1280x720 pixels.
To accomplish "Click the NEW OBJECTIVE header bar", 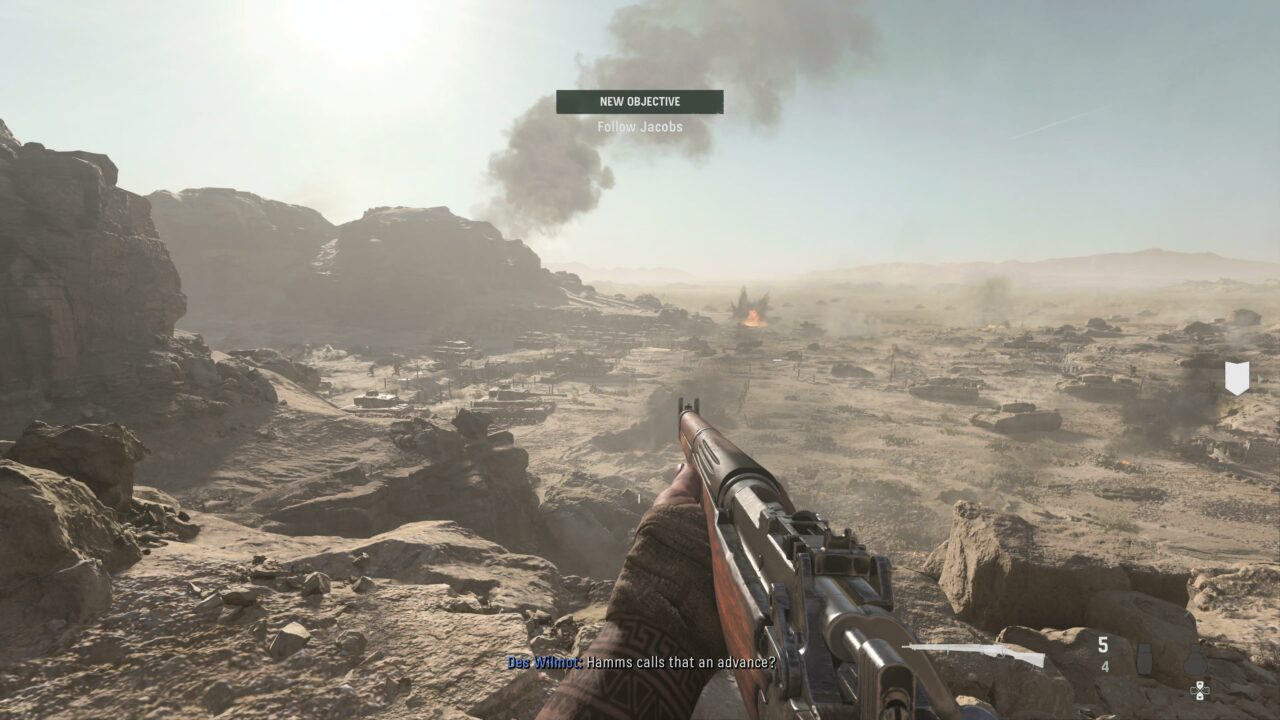I will (639, 101).
